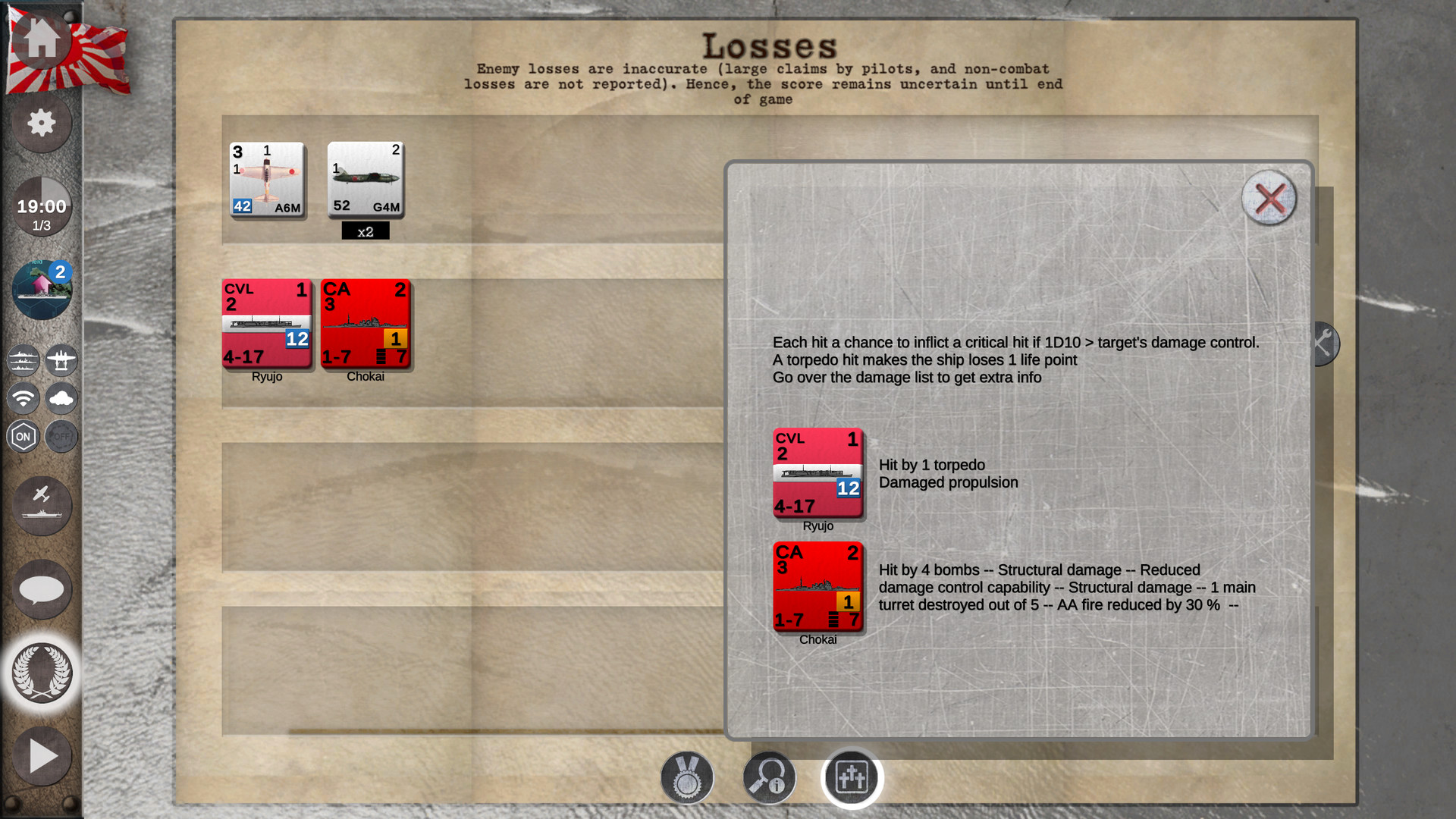This screenshot has height=819, width=1456.
Task: Switch the OFF toggle on
Action: pos(61,436)
